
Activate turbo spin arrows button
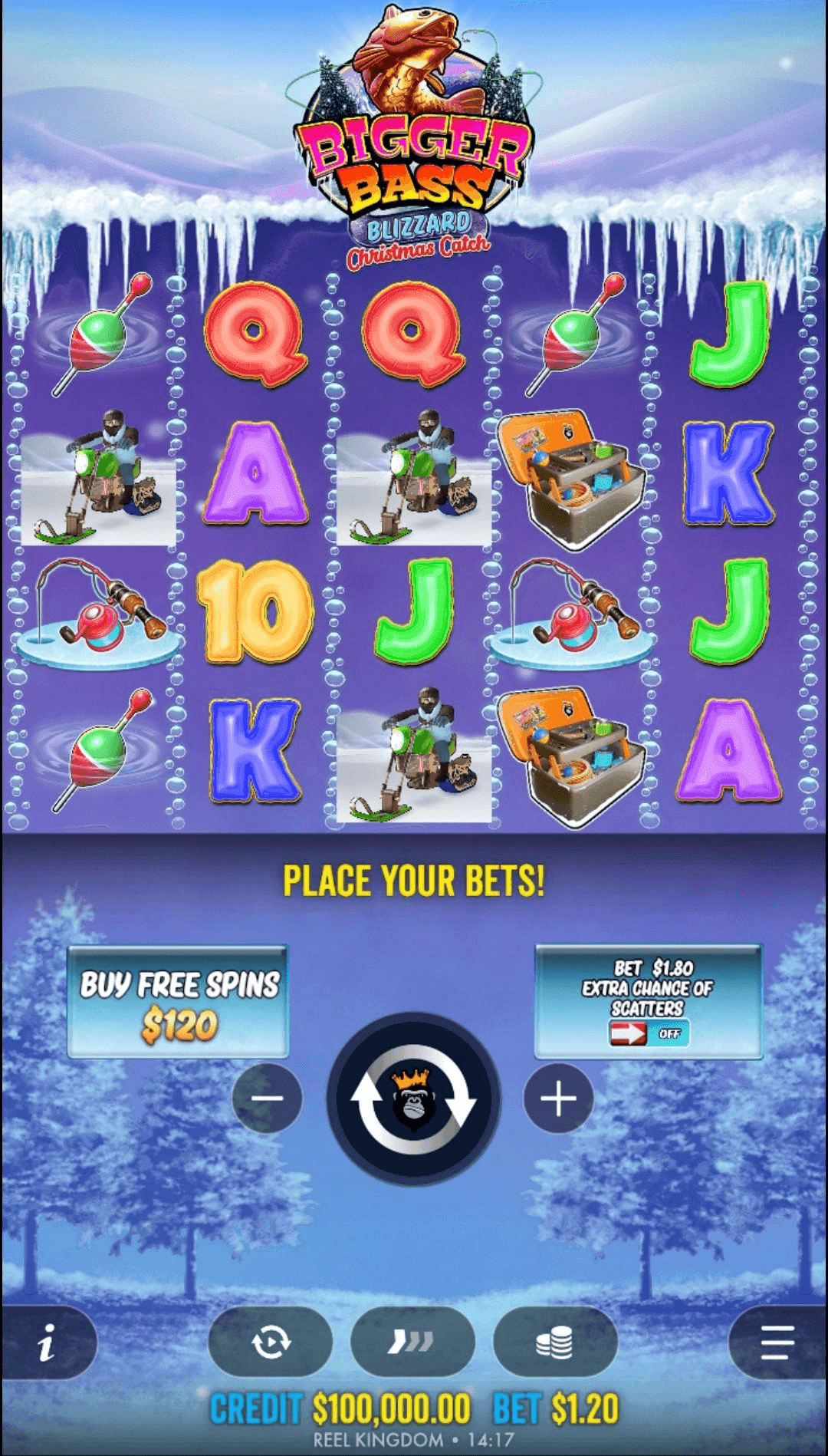click(412, 1342)
